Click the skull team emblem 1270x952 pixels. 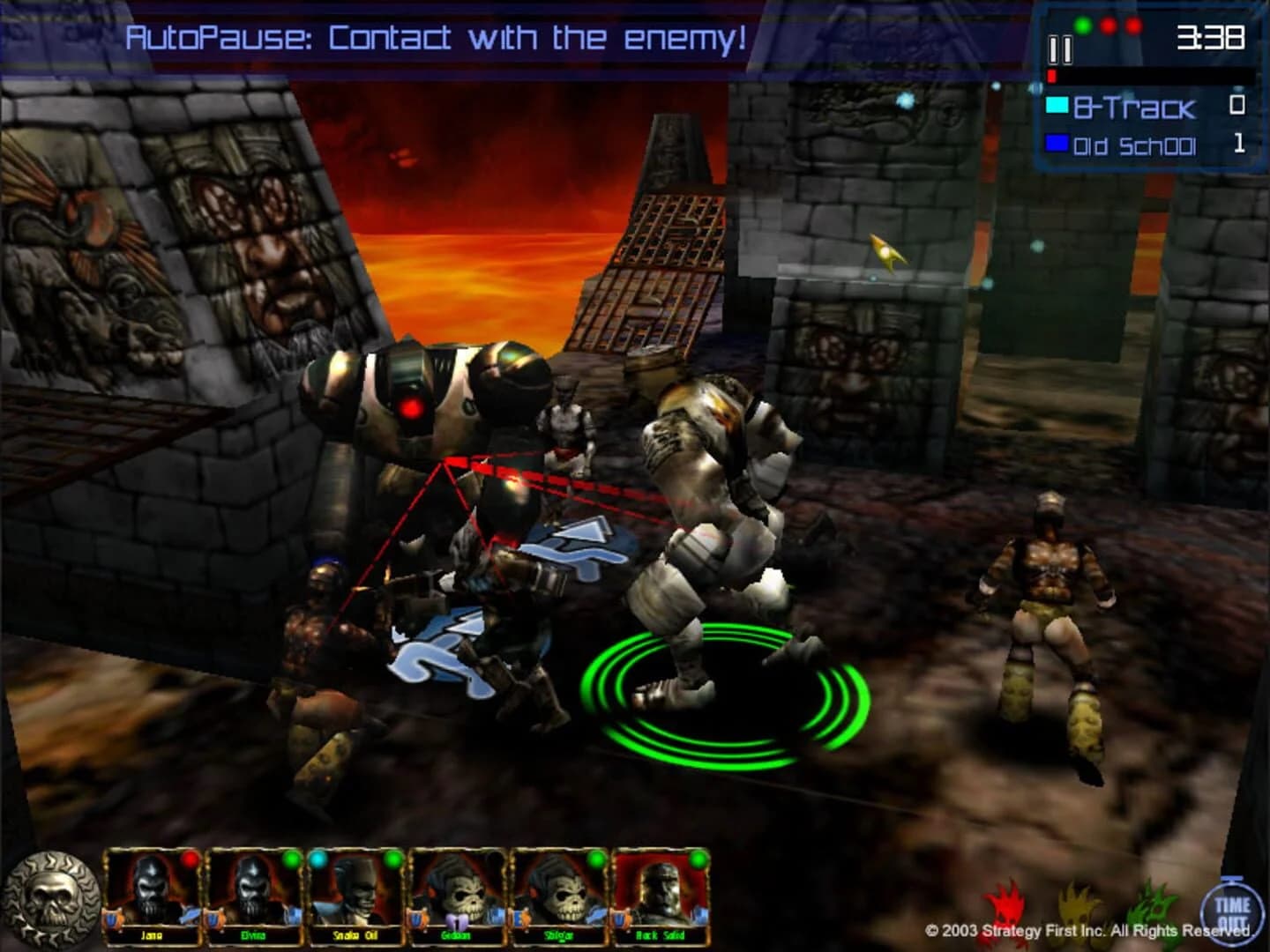click(x=50, y=896)
